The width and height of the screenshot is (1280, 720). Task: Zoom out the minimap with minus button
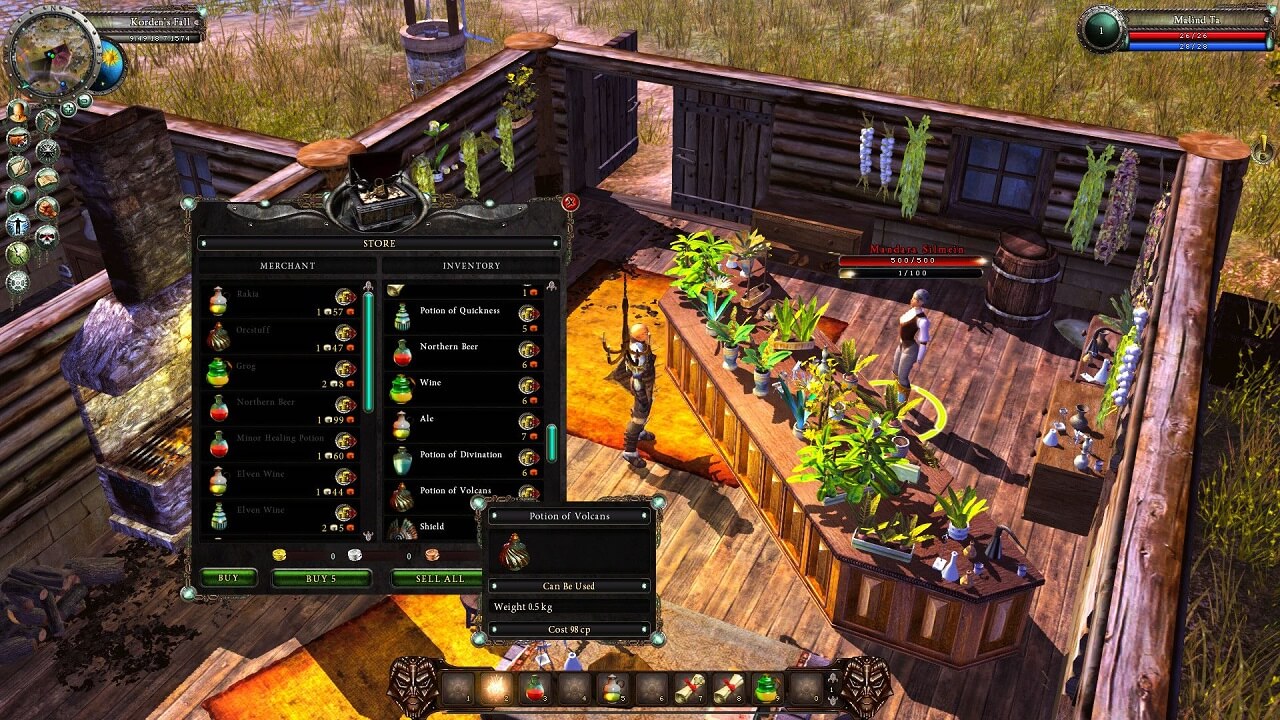(84, 100)
